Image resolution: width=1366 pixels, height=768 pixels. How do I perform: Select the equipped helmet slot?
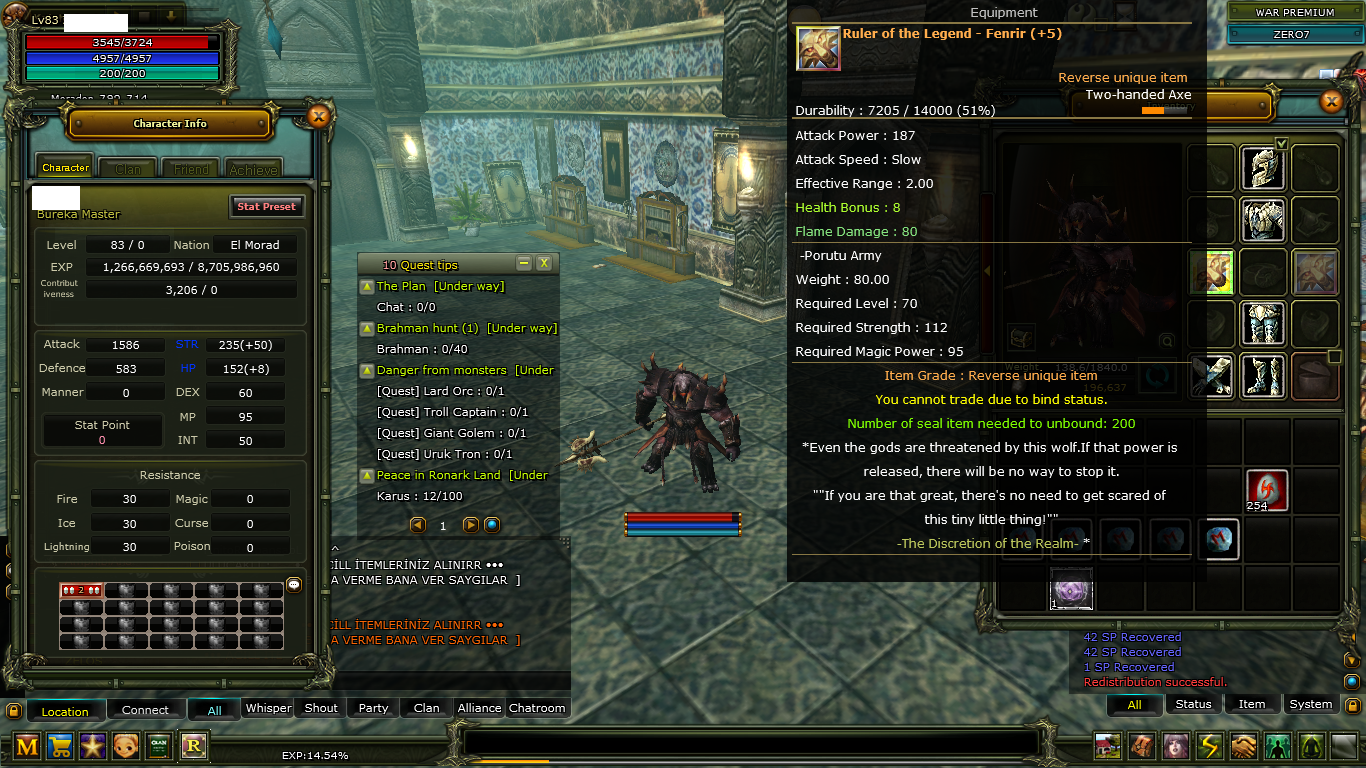pyautogui.click(x=1263, y=168)
